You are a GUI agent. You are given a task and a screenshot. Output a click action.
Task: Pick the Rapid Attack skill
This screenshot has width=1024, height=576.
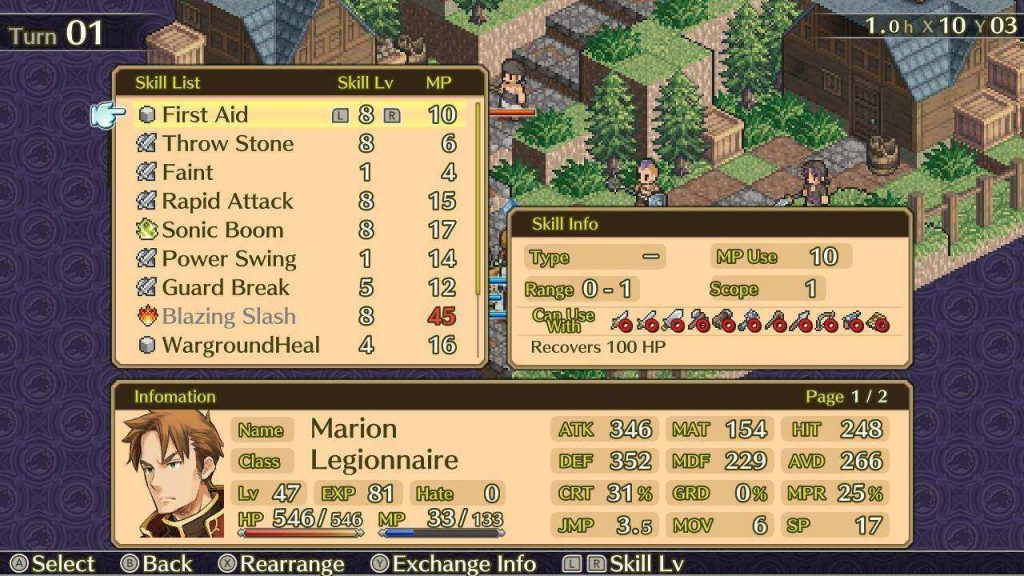[x=227, y=202]
